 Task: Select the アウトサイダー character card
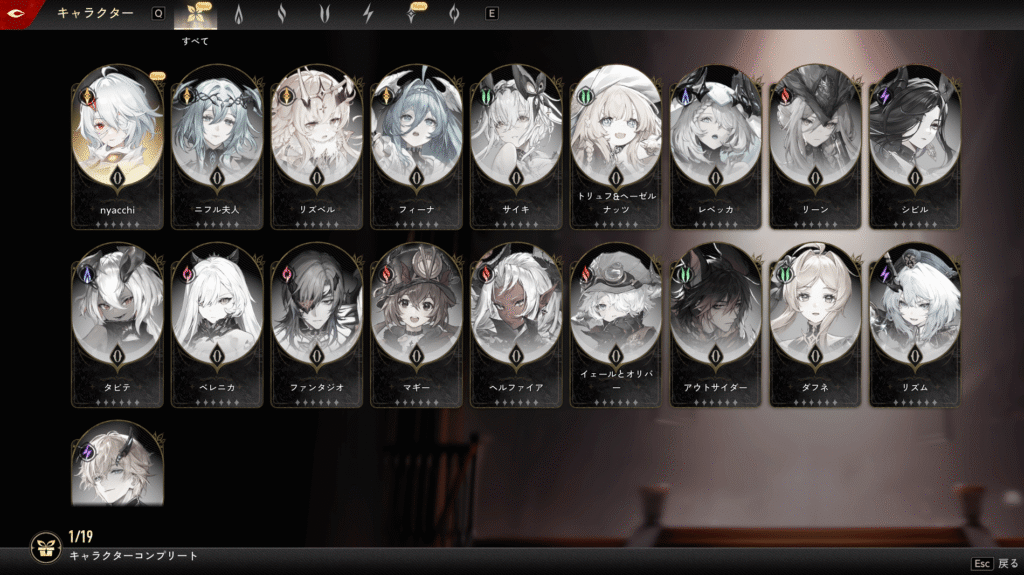coord(716,318)
